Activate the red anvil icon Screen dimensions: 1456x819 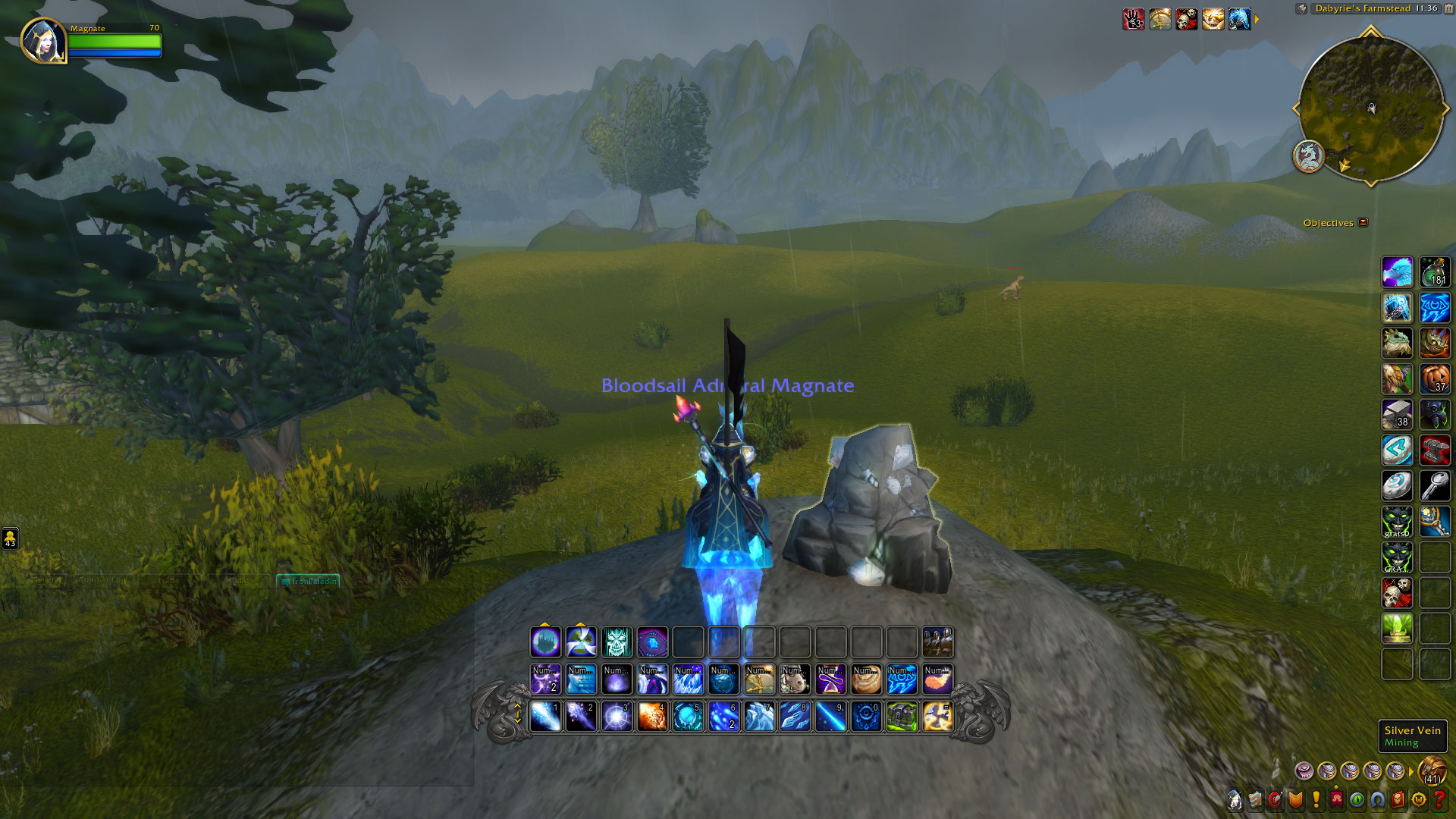pos(1435,450)
